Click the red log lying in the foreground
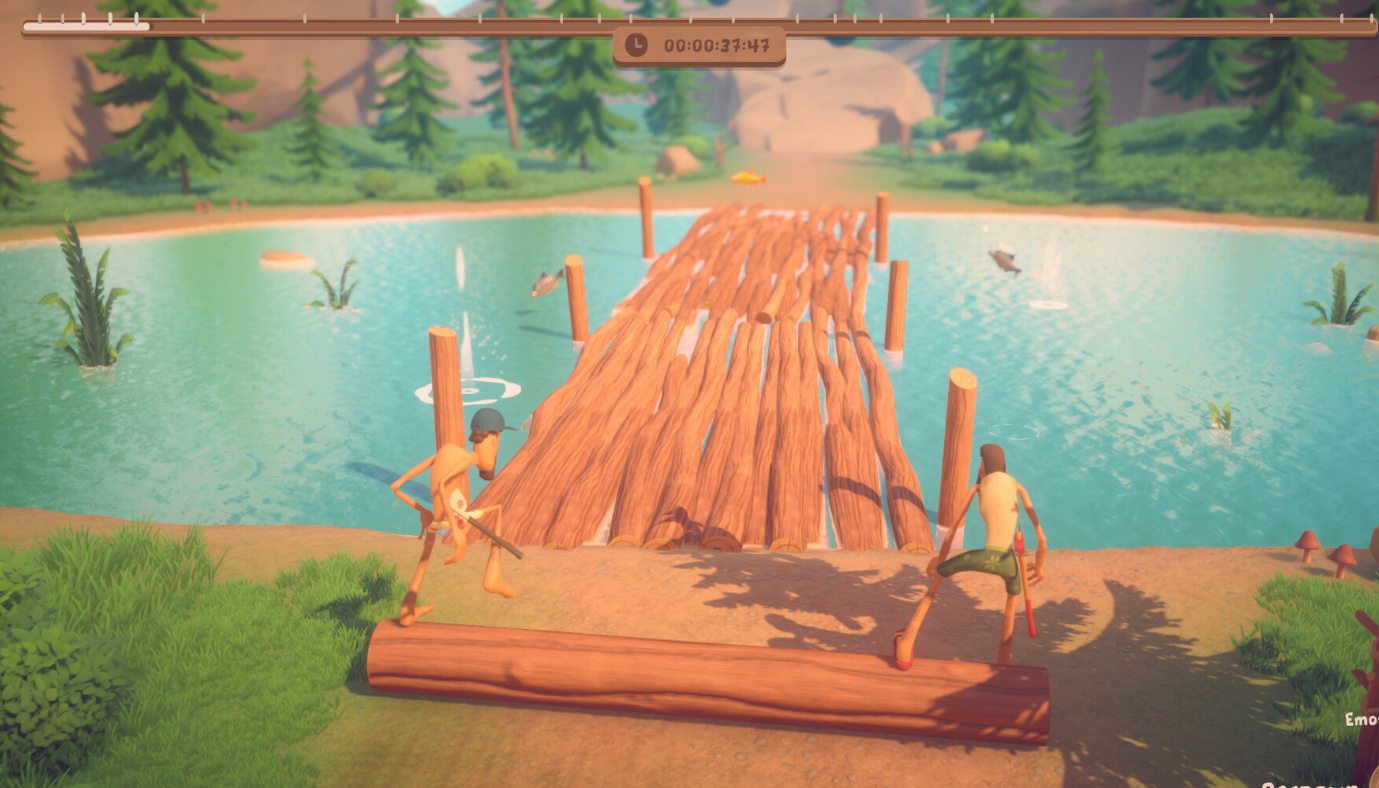1379x788 pixels. point(700,670)
